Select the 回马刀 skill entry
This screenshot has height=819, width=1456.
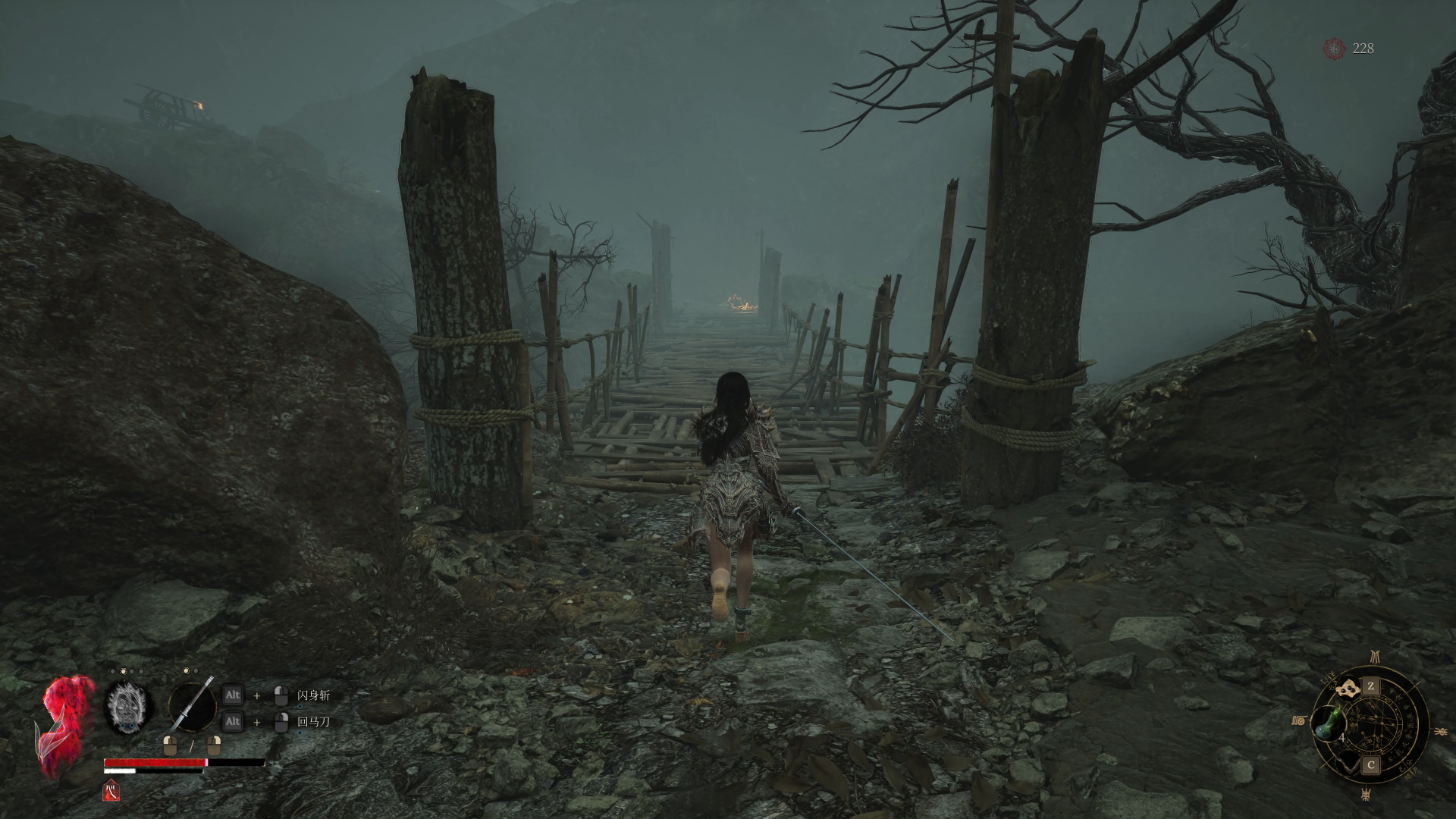[x=313, y=722]
